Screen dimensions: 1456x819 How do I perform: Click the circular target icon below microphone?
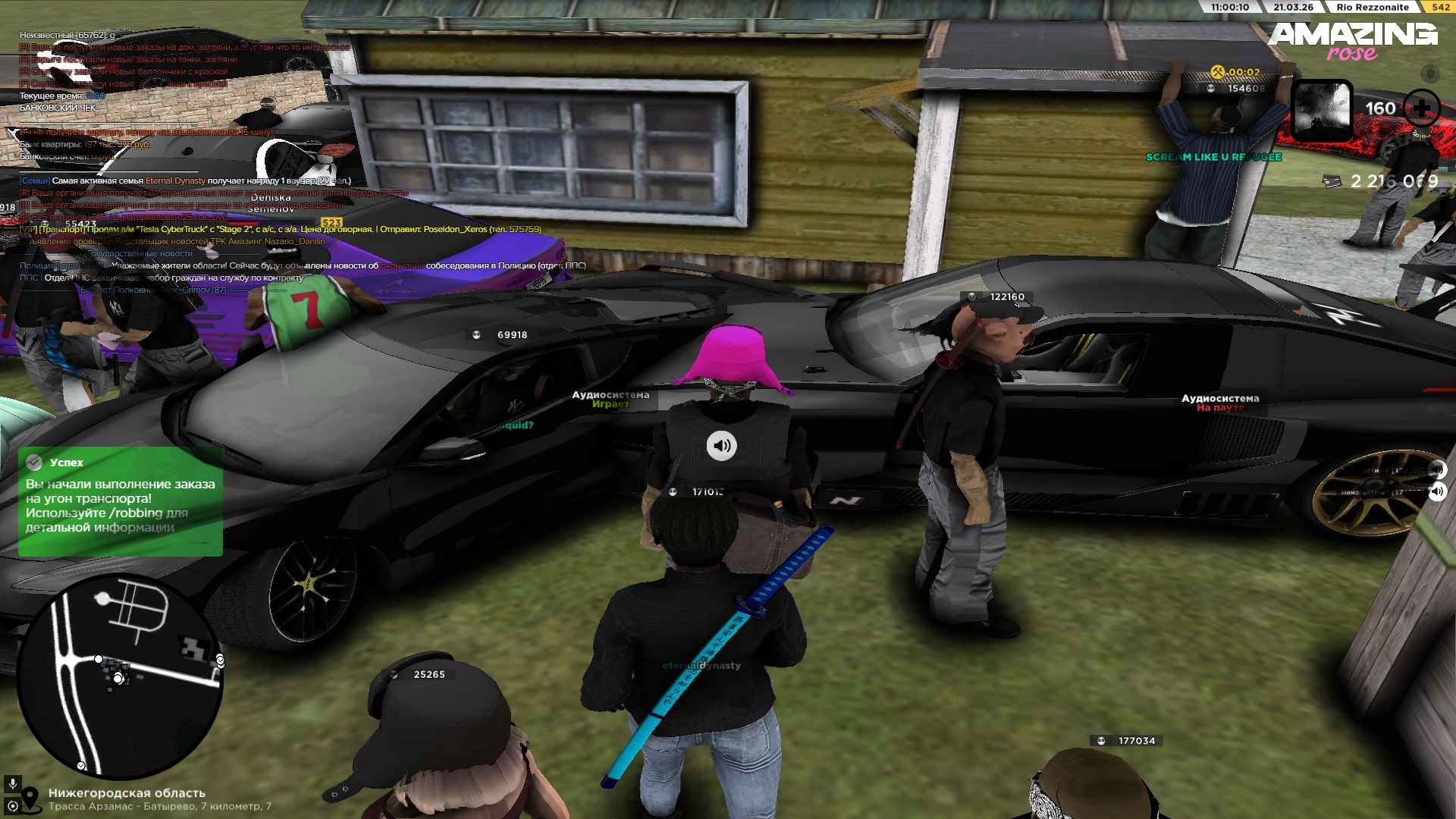click(x=12, y=805)
